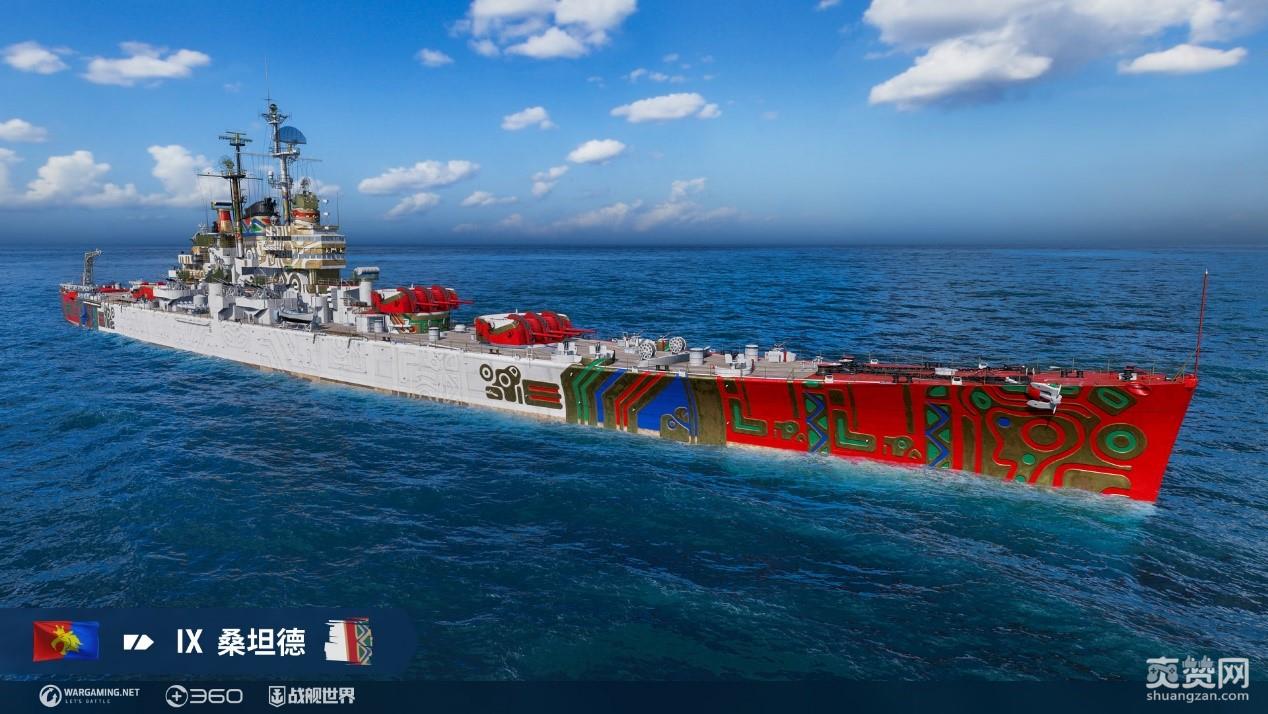Open the Wargaming.net logo
Image resolution: width=1268 pixels, height=714 pixels.
click(90, 695)
